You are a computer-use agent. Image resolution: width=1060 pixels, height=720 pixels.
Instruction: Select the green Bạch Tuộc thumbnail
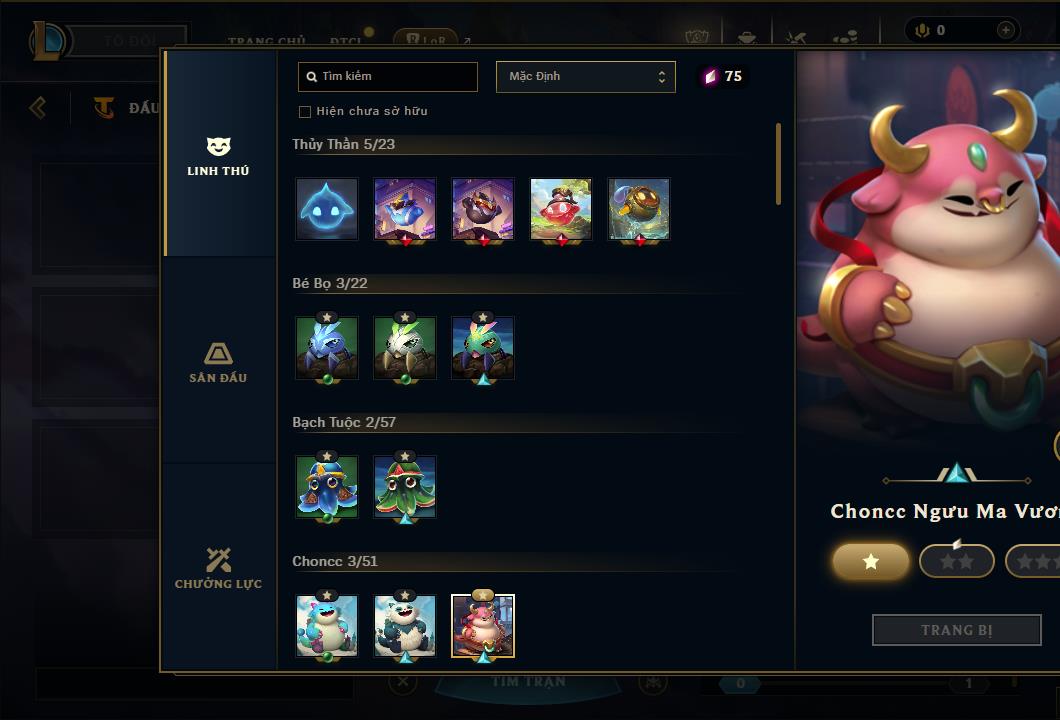[405, 487]
